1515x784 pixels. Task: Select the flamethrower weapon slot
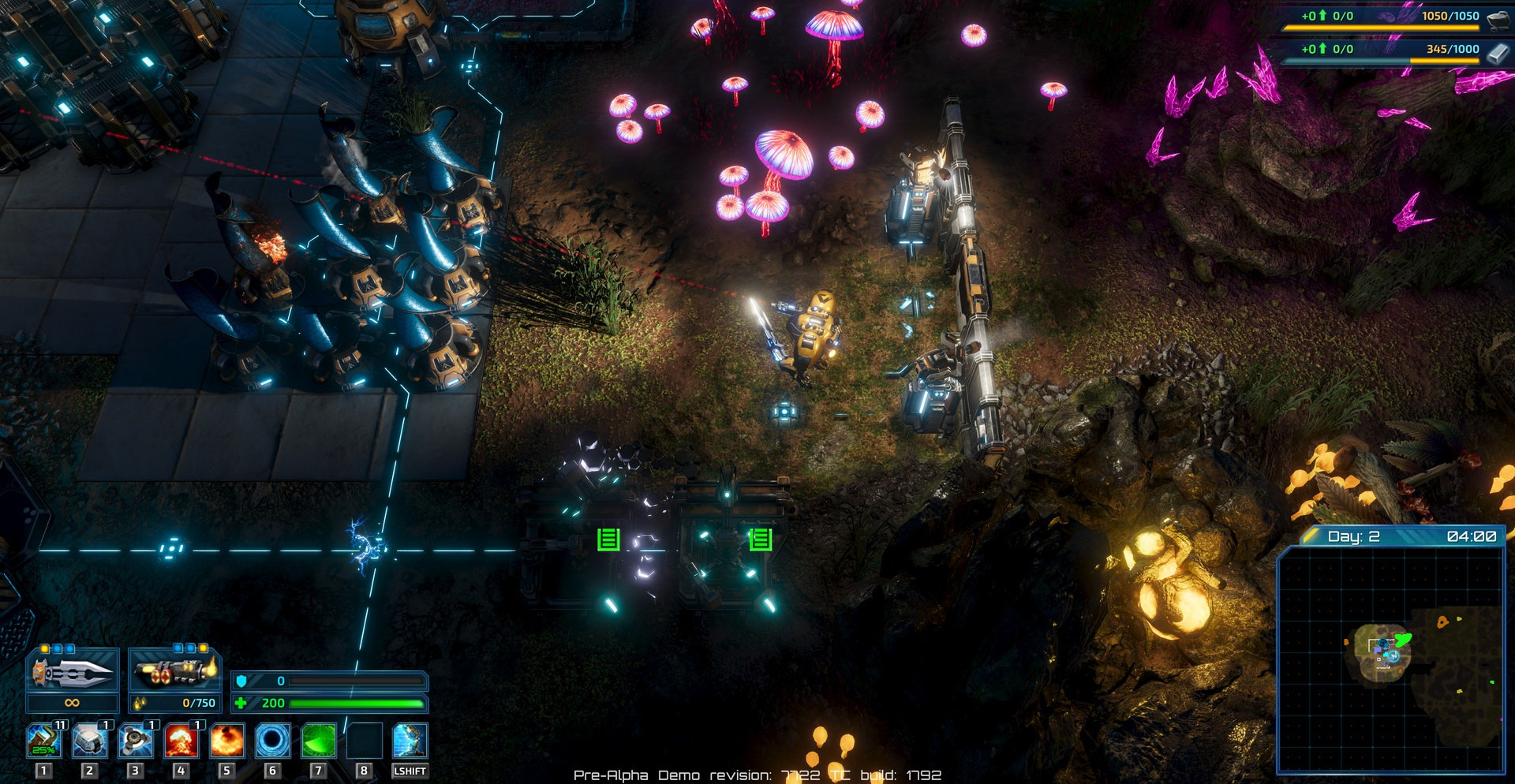(x=174, y=671)
